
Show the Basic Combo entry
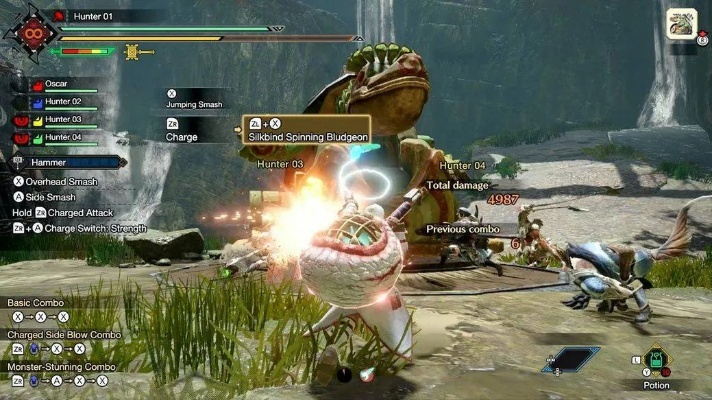tap(35, 303)
